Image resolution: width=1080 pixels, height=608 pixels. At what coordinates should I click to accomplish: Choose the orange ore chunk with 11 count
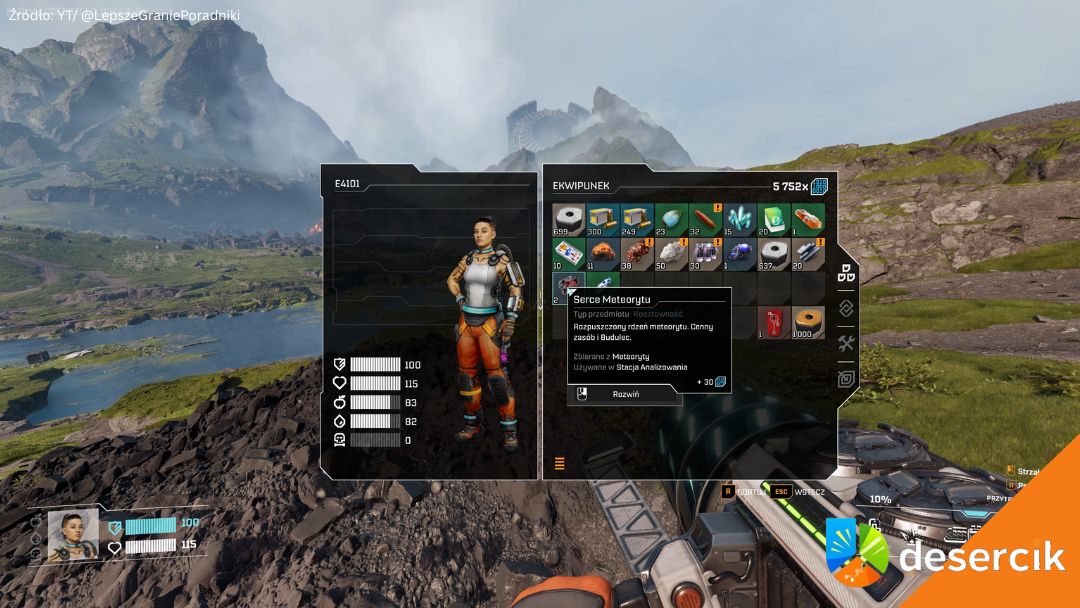tap(603, 253)
